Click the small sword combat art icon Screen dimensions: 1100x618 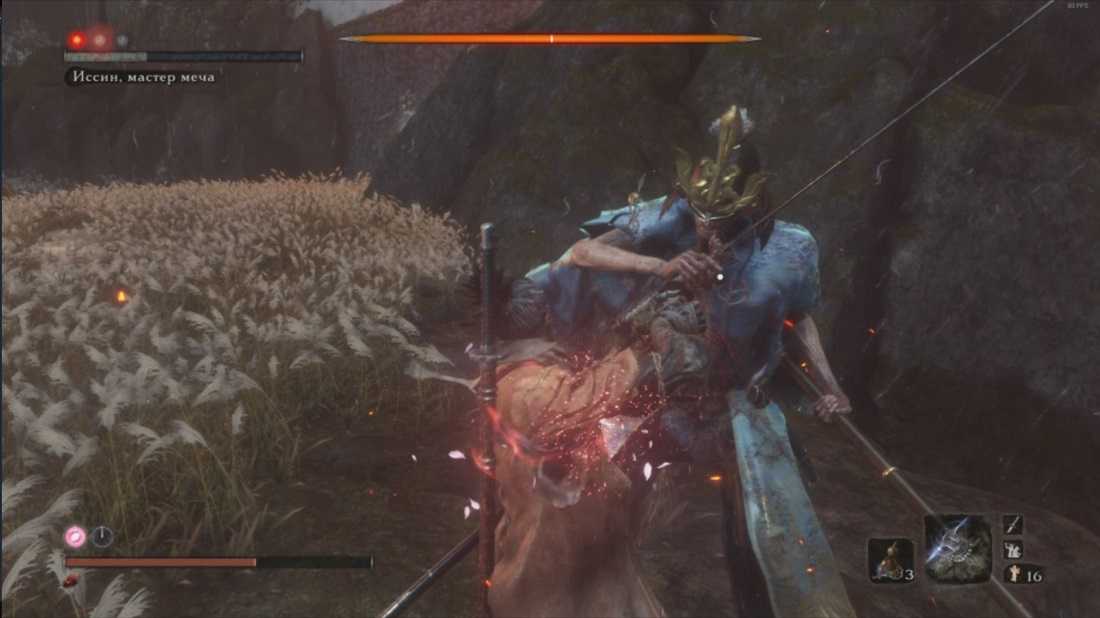click(x=1013, y=525)
